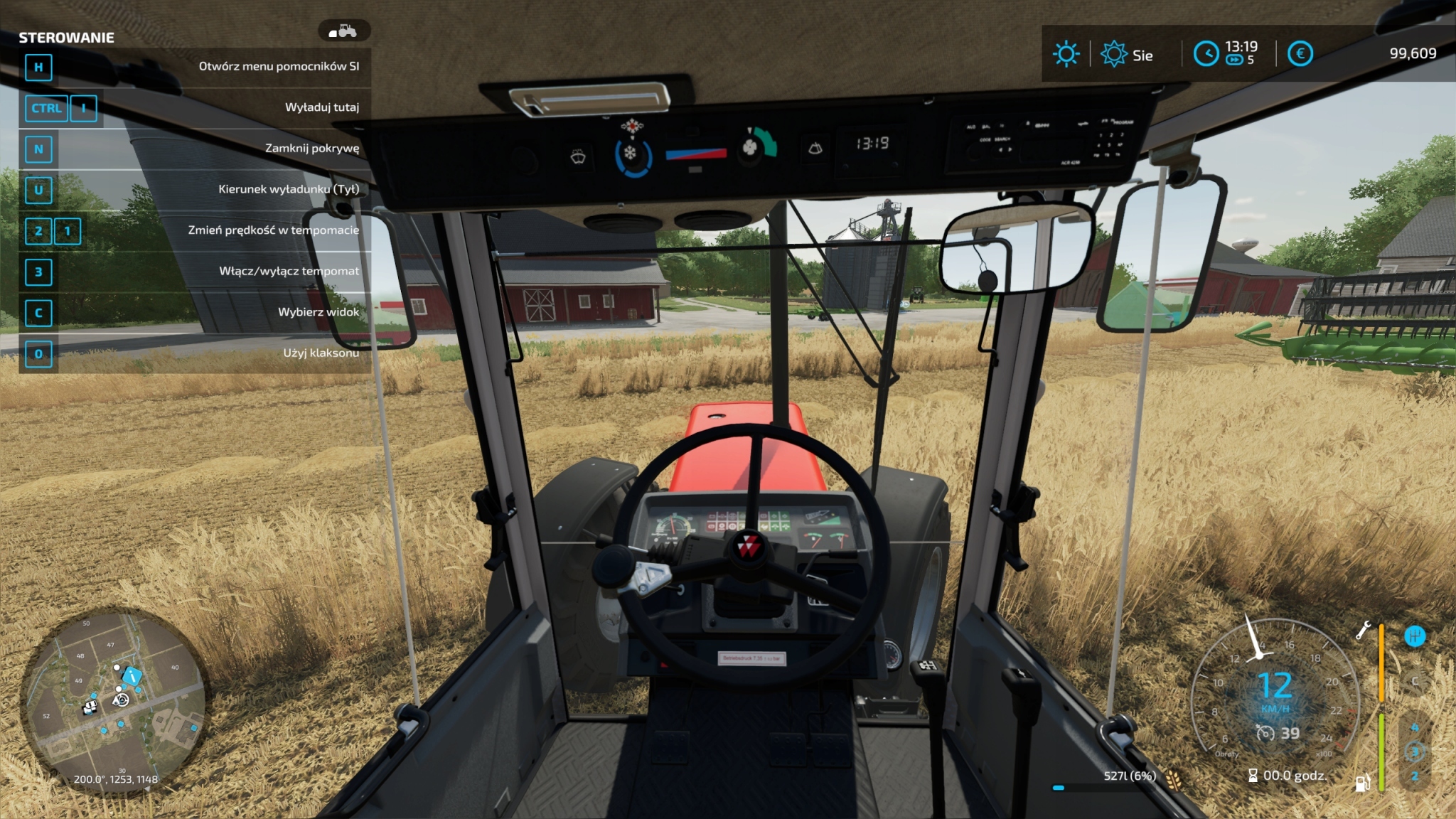Screen dimensions: 1456x819
Task: Click the clock icon by the time
Action: point(1206,54)
